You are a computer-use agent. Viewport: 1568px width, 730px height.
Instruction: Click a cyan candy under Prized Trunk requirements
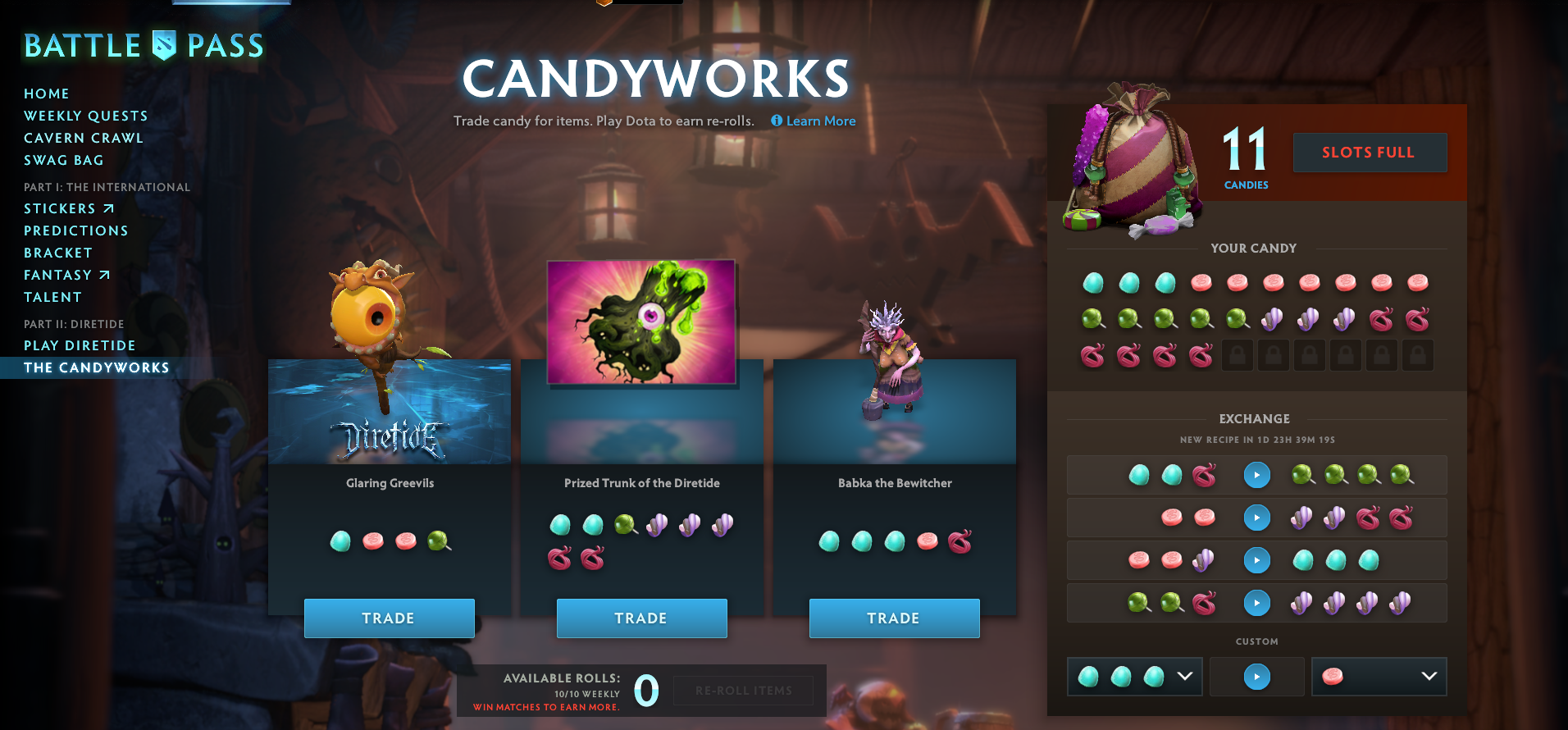tap(559, 524)
